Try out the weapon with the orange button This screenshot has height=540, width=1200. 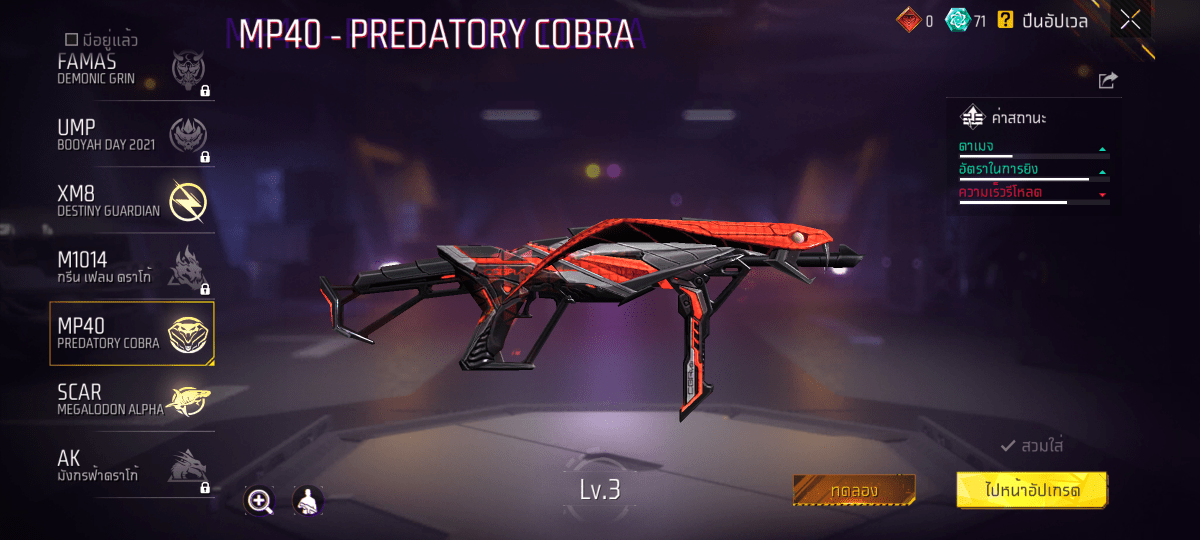click(x=854, y=490)
